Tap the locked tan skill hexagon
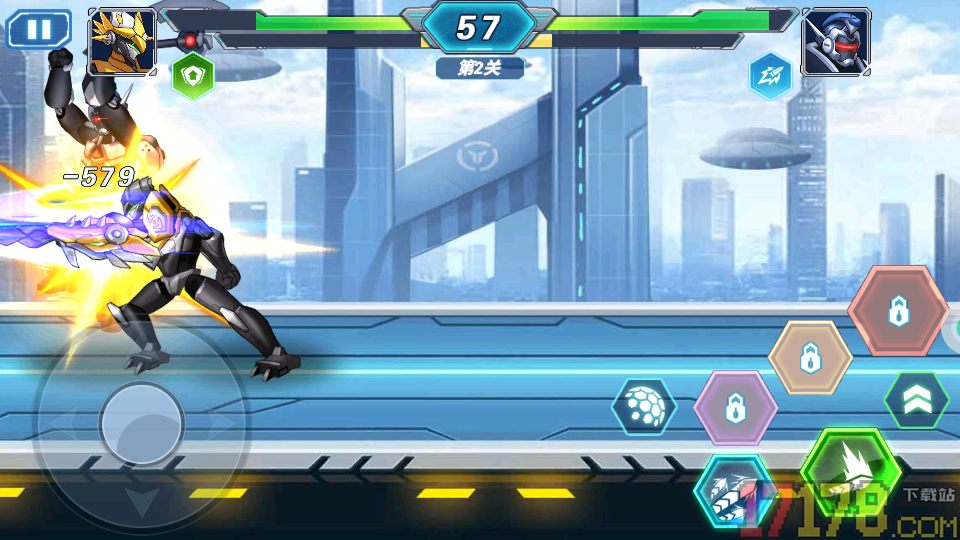 coord(810,357)
